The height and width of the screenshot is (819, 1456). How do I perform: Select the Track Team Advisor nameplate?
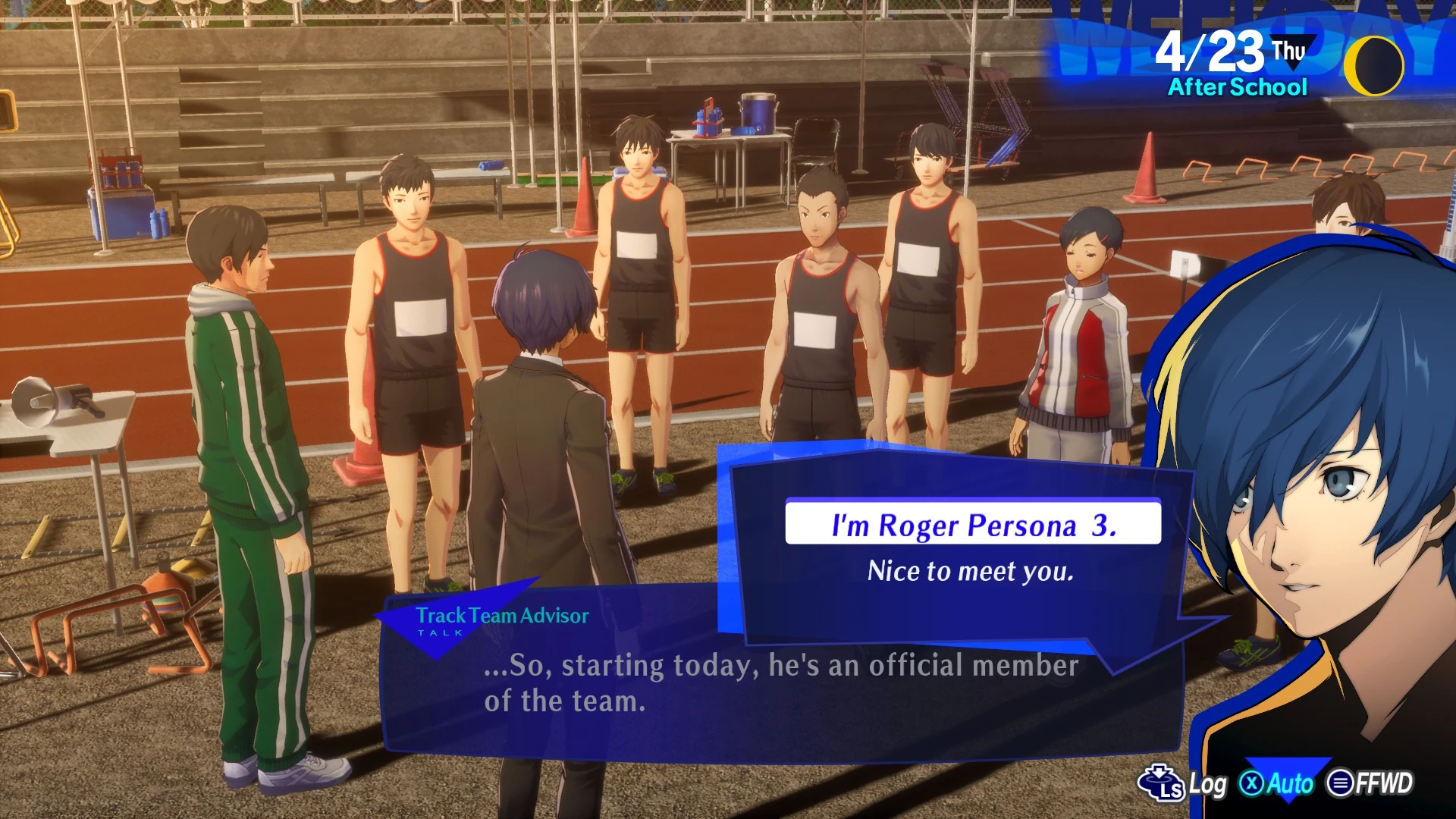(503, 617)
